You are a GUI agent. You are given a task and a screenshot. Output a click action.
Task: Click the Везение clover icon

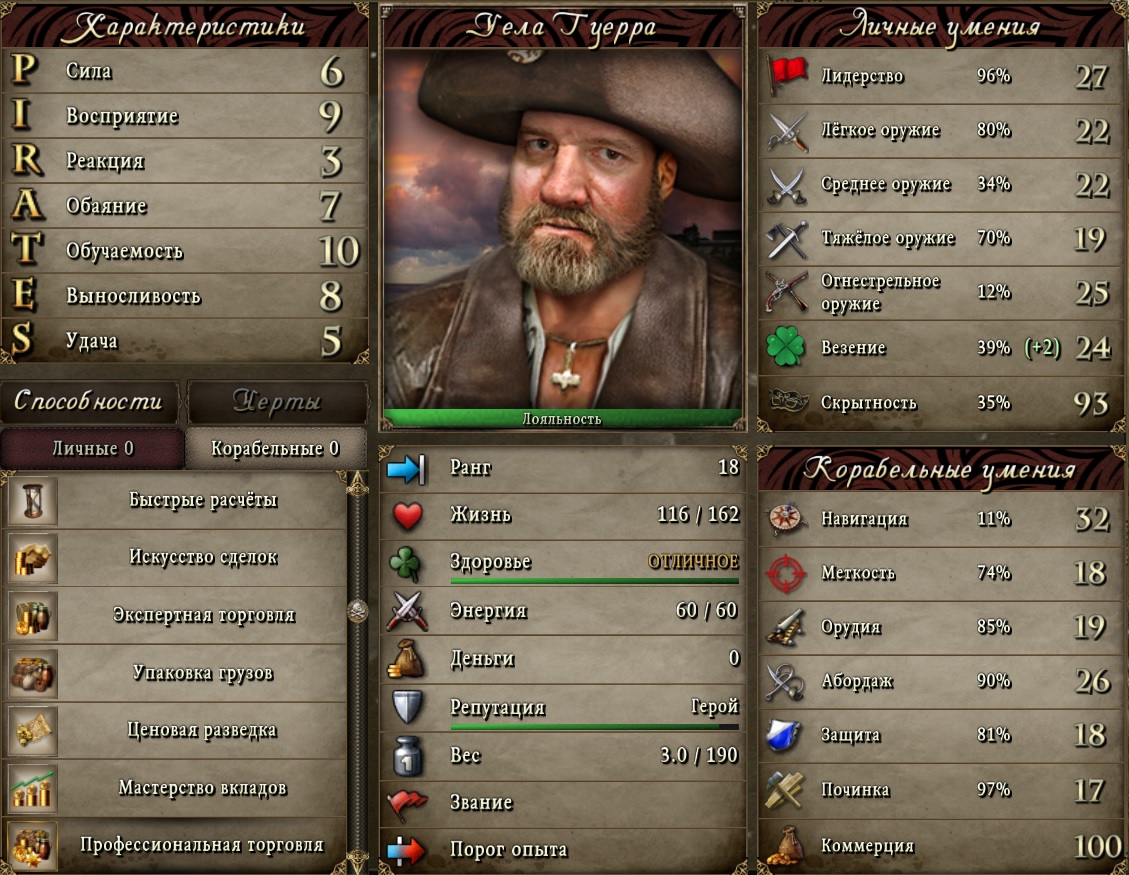786,348
